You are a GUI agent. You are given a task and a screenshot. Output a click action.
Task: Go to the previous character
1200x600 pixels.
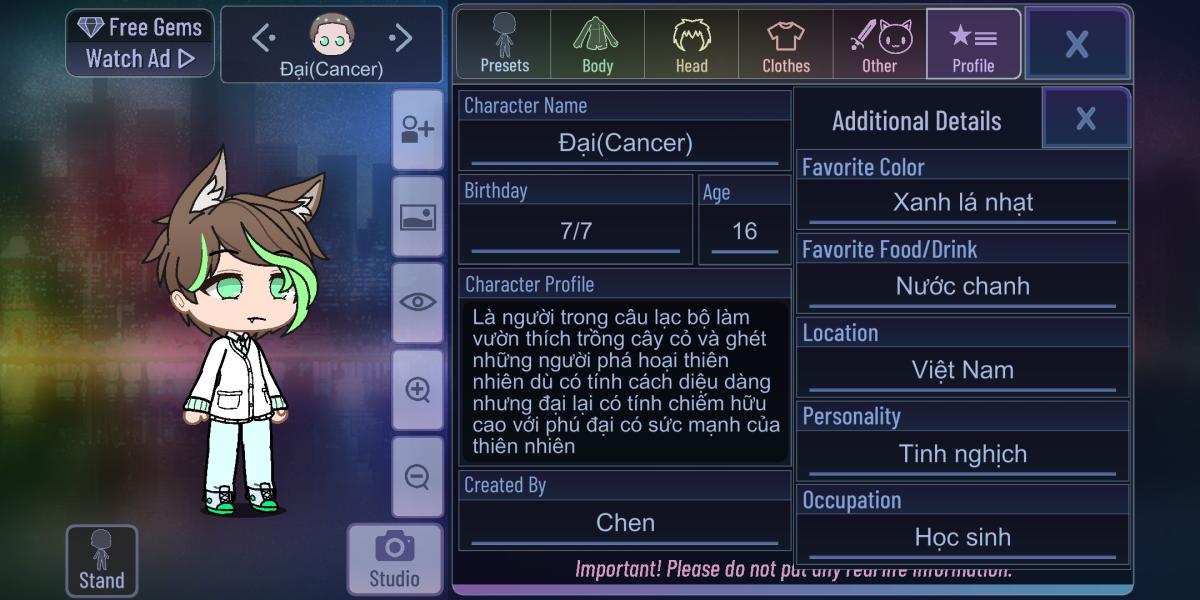(x=263, y=39)
